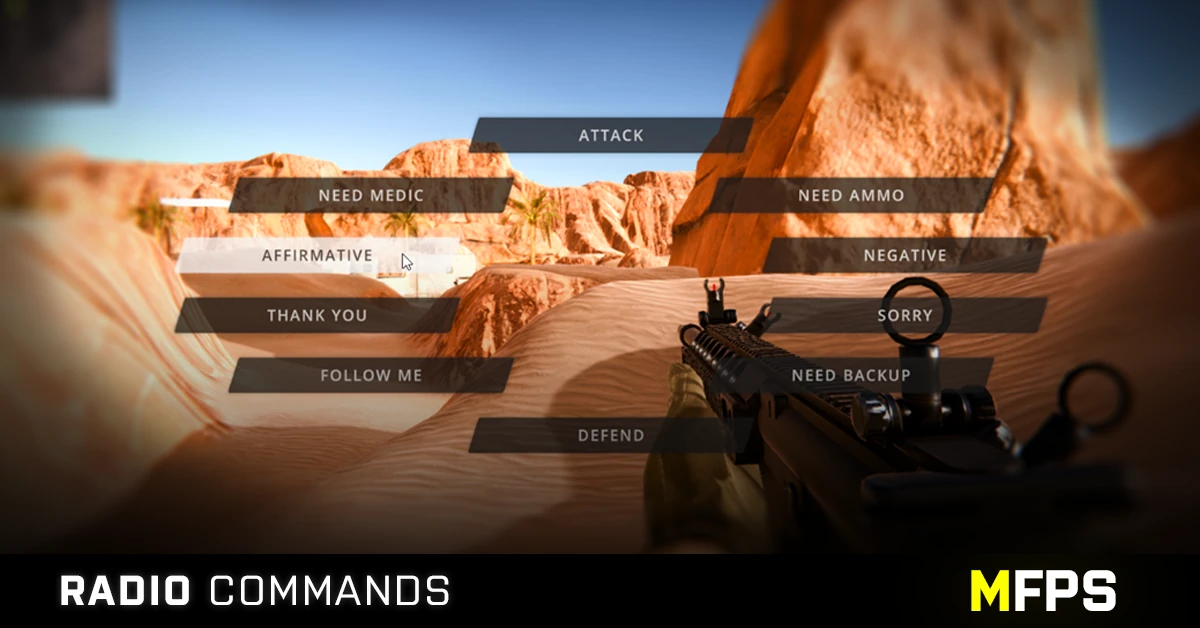Call for Need Backup
Screen dimensions: 1200x628
click(x=851, y=375)
